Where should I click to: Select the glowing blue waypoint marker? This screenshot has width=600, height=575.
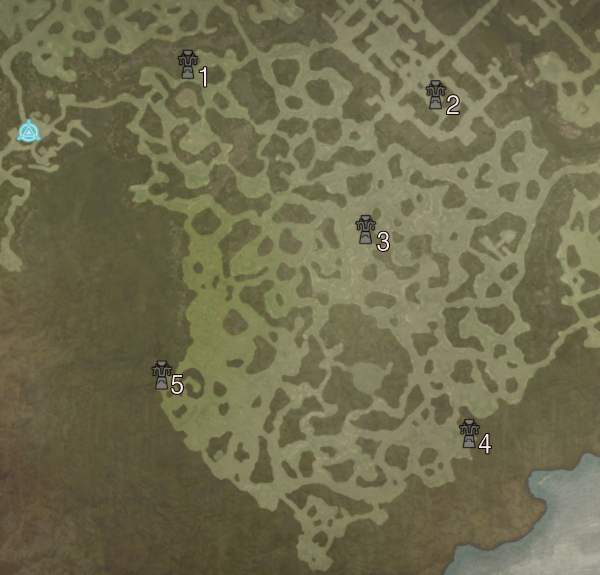(x=29, y=131)
